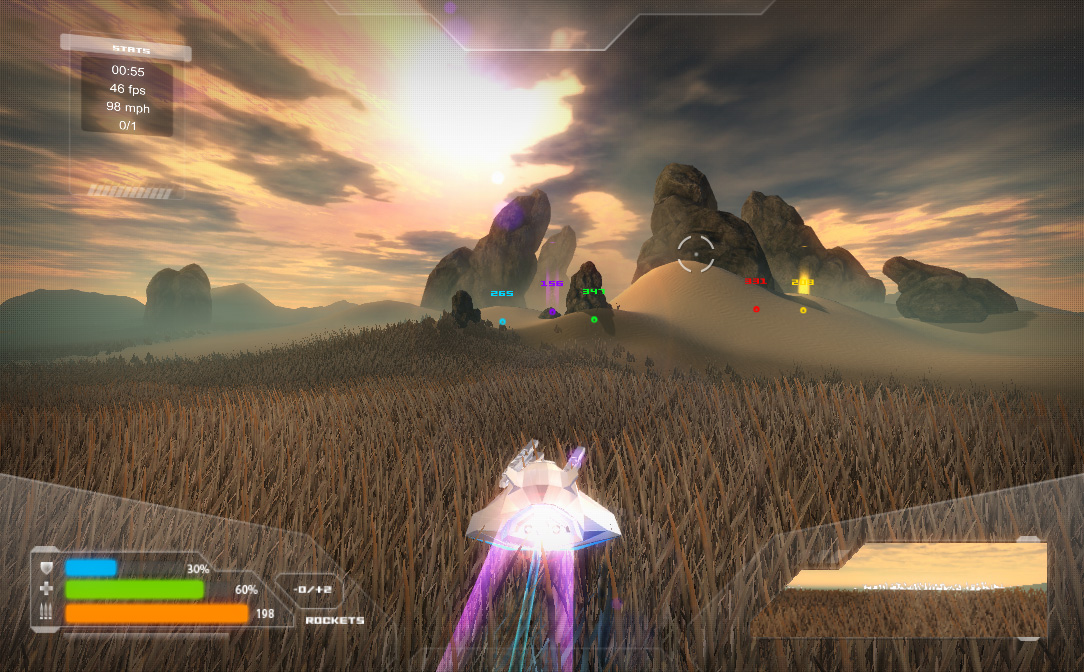Target the red opponent marker

tap(756, 309)
